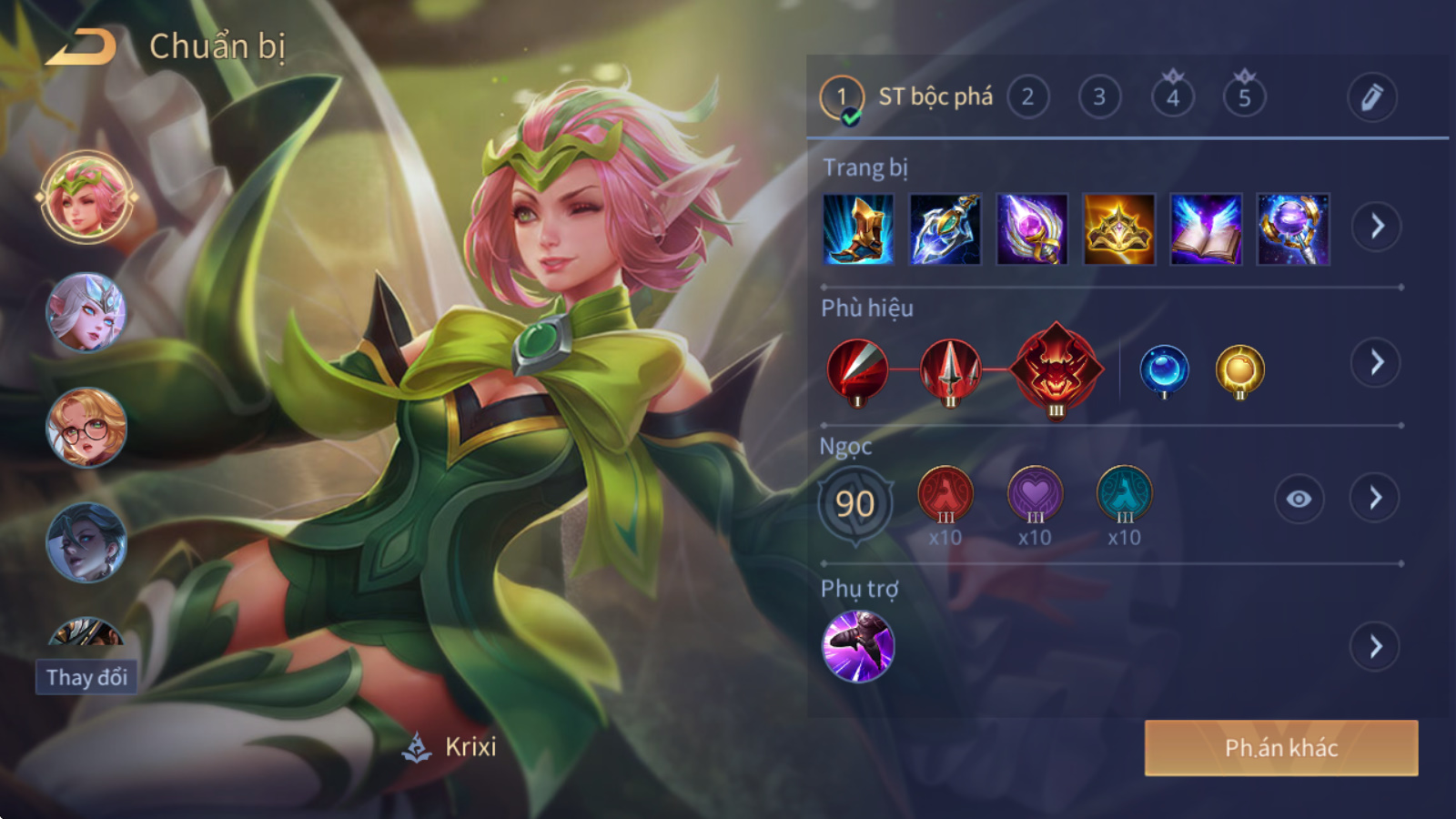Image resolution: width=1456 pixels, height=819 pixels.
Task: Expand the Phù hiệu enchantment section
Action: (x=1376, y=363)
